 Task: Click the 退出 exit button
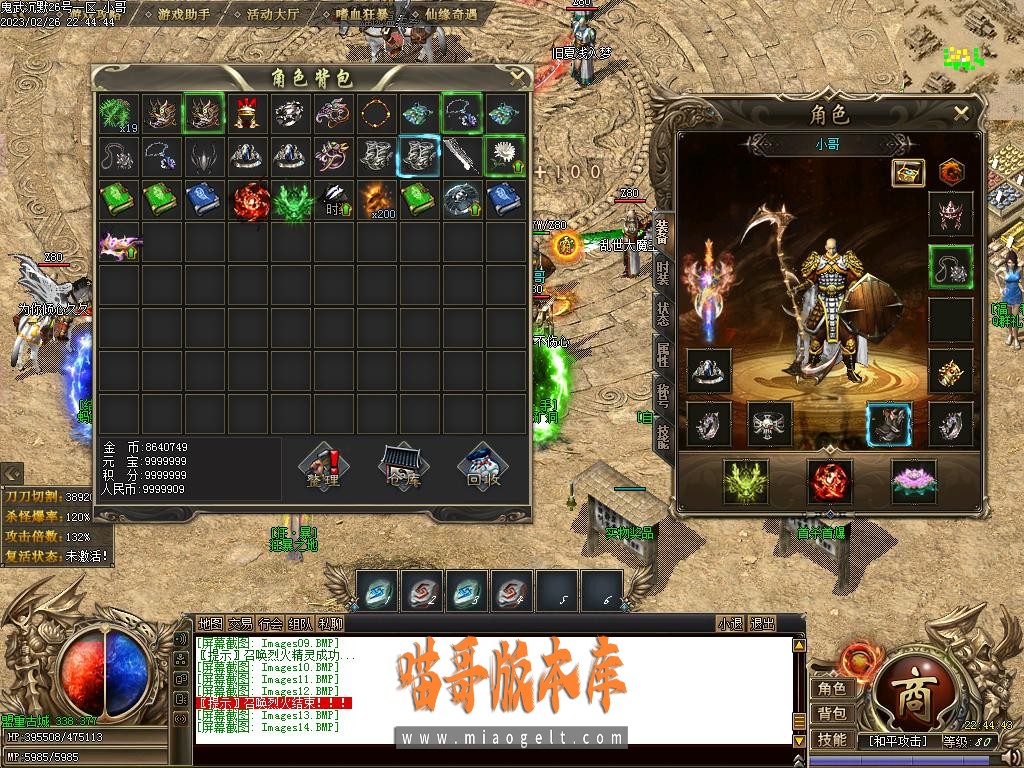pyautogui.click(x=762, y=624)
